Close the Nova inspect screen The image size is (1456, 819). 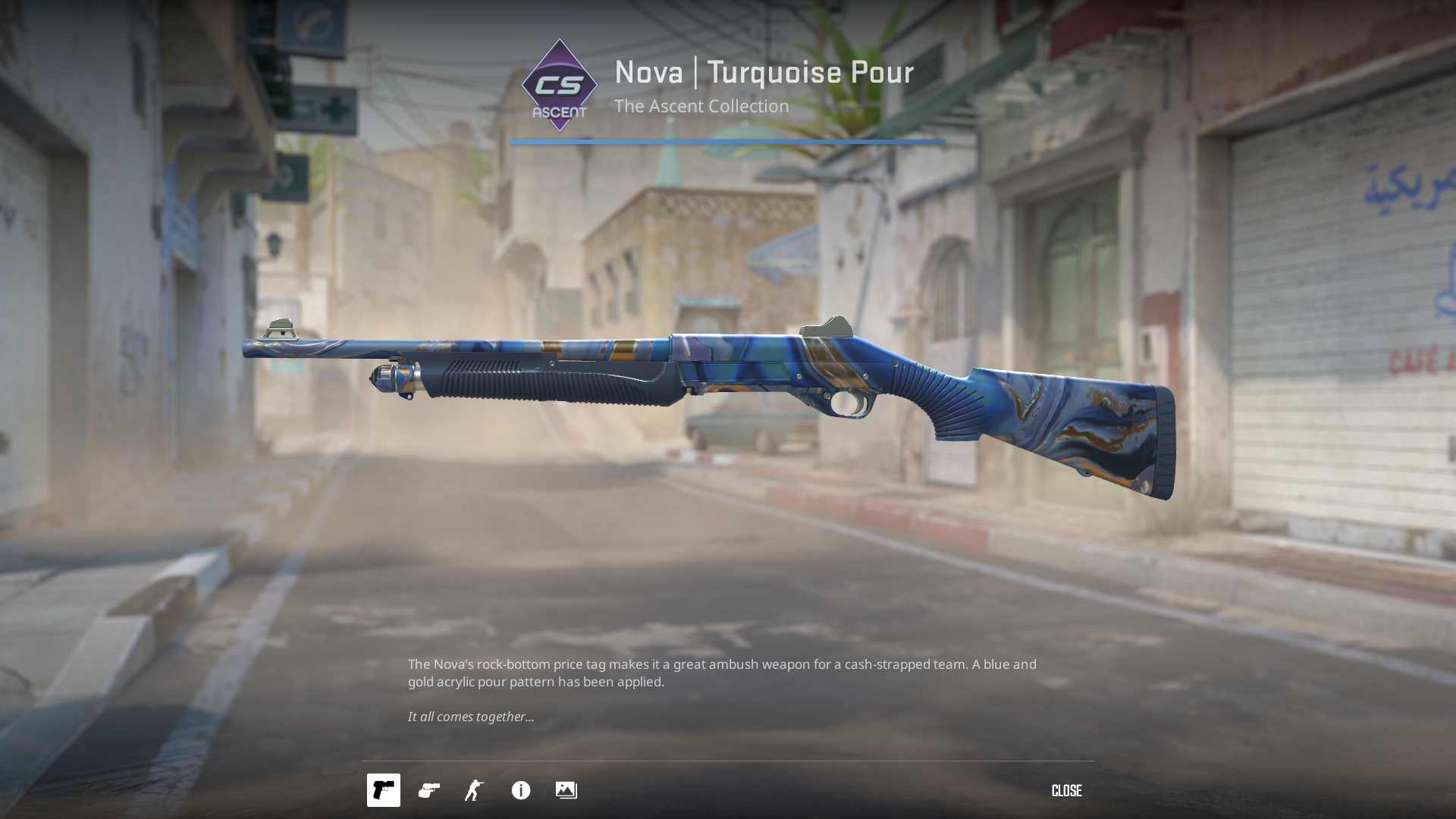[x=1066, y=791]
